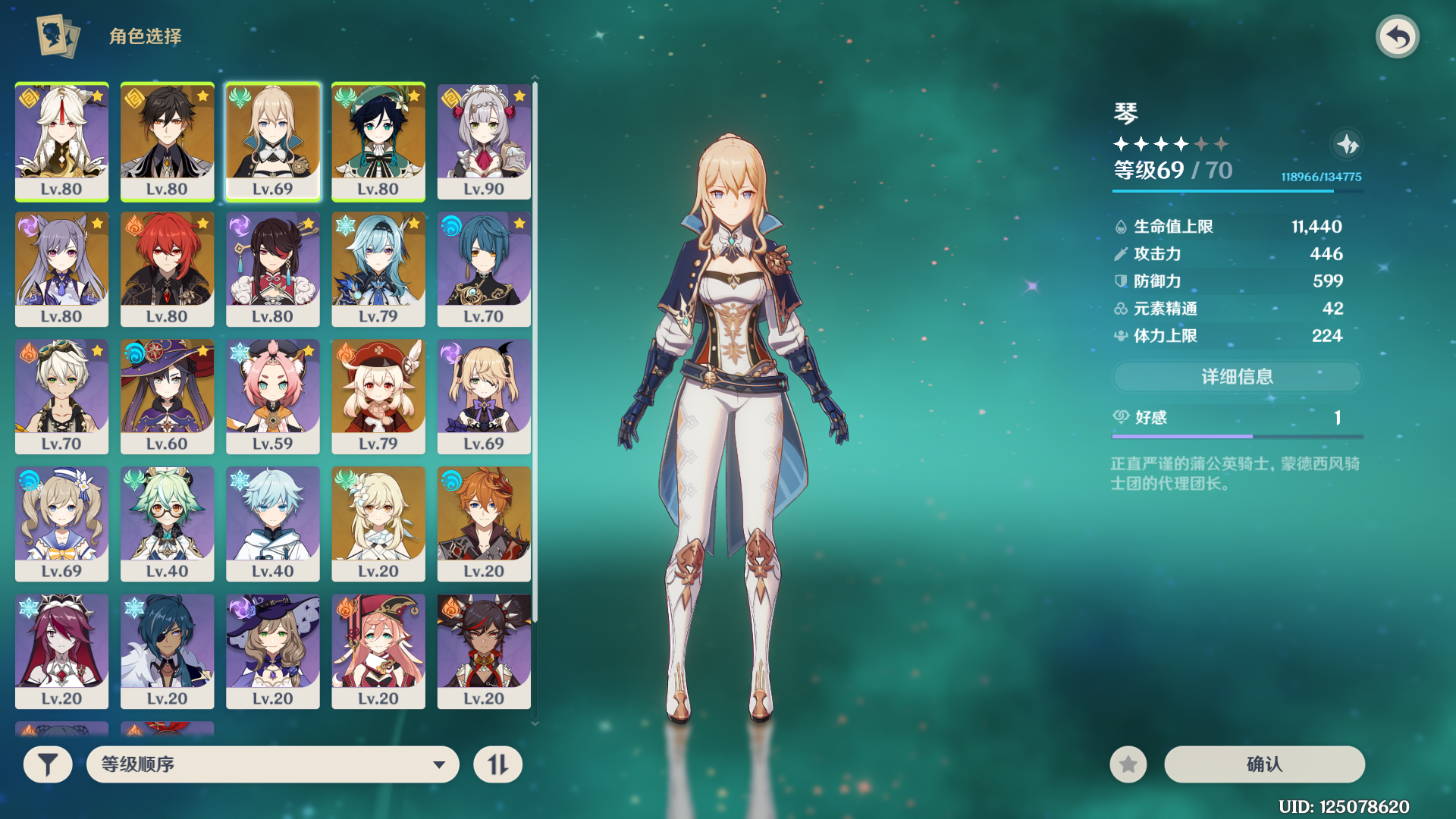Select Mona at Lv.60

point(167,397)
